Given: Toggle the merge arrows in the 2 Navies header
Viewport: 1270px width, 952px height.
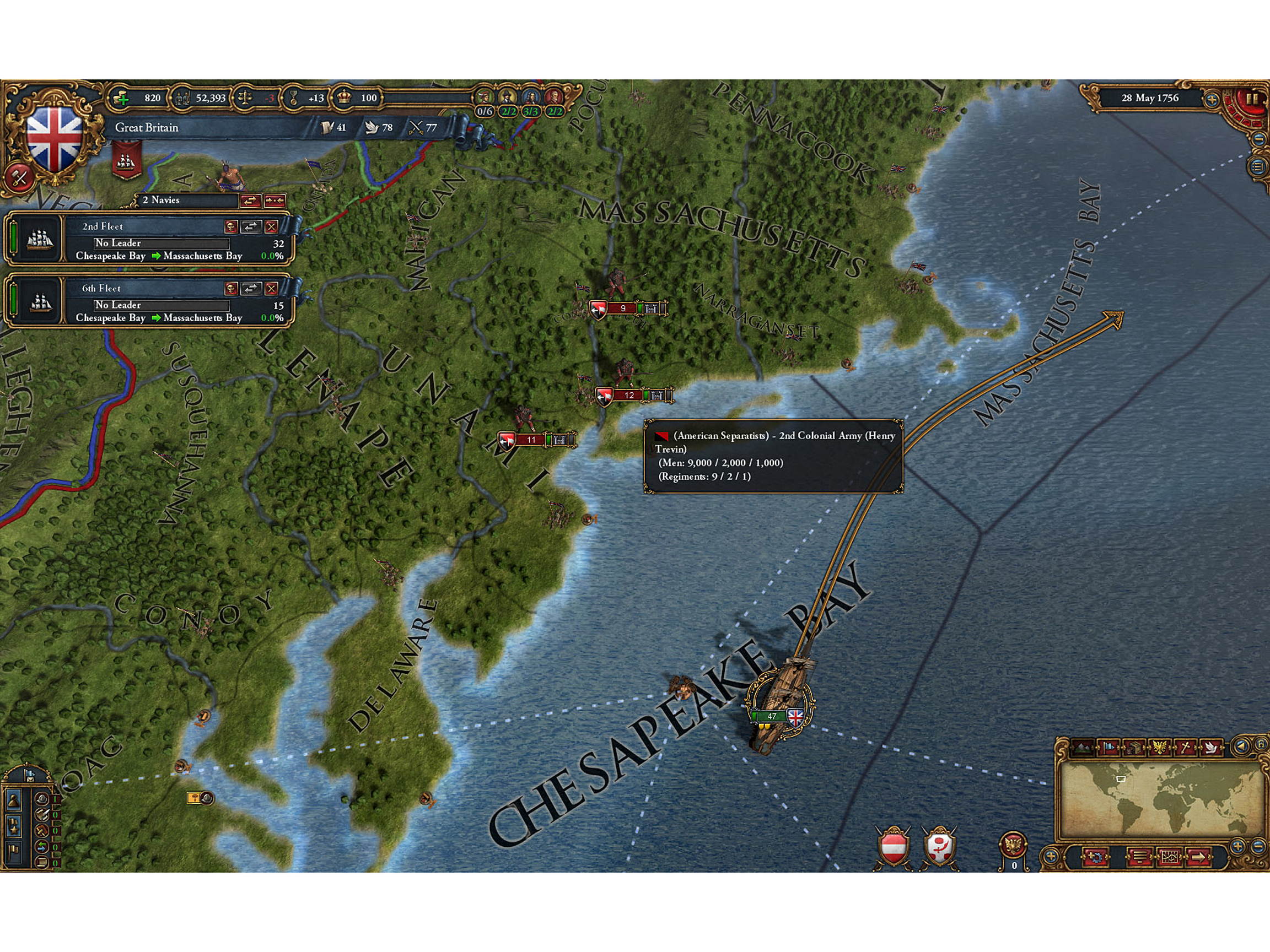Looking at the screenshot, I should 251,202.
